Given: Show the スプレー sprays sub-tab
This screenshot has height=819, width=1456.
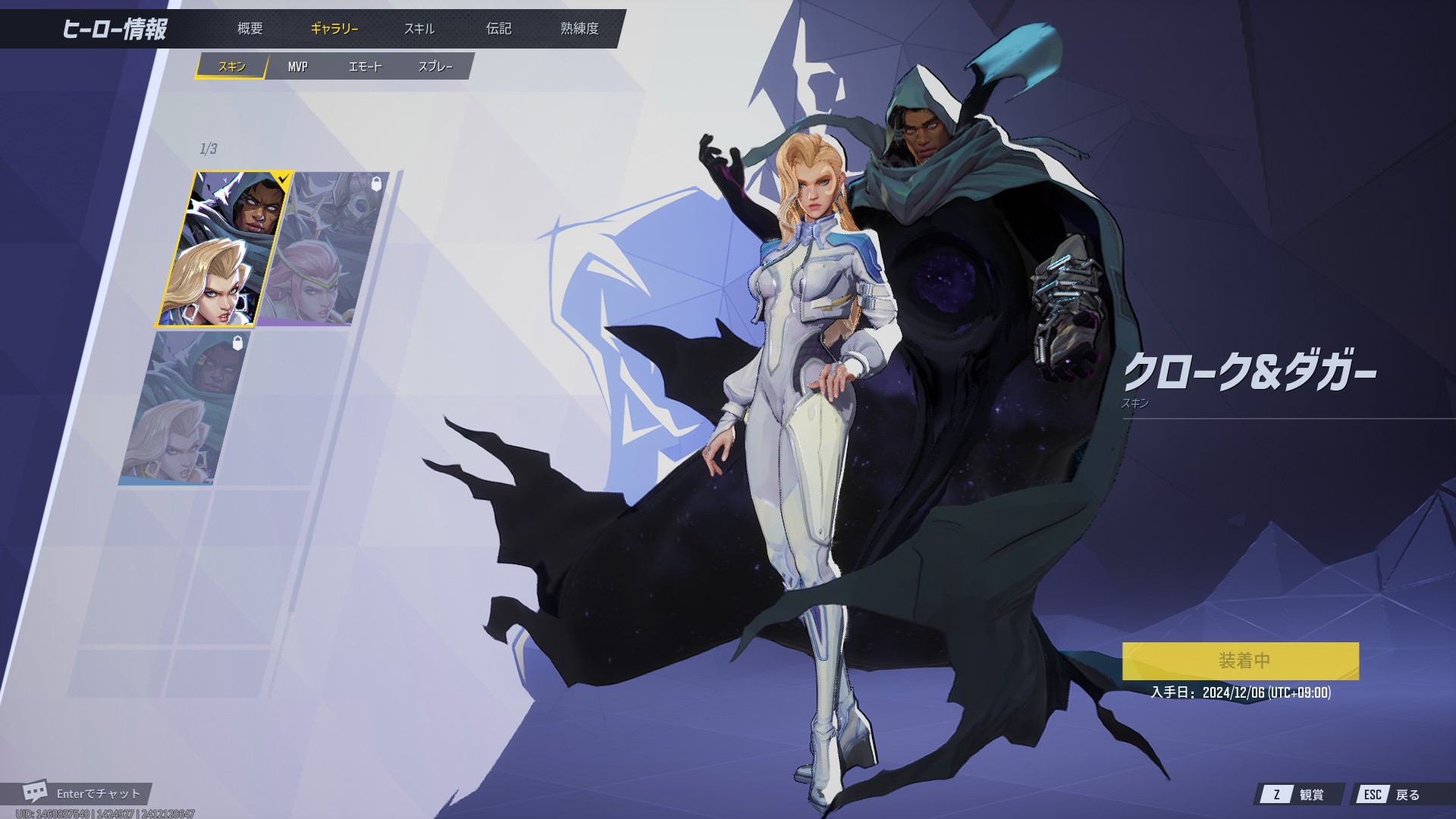Looking at the screenshot, I should 435,67.
